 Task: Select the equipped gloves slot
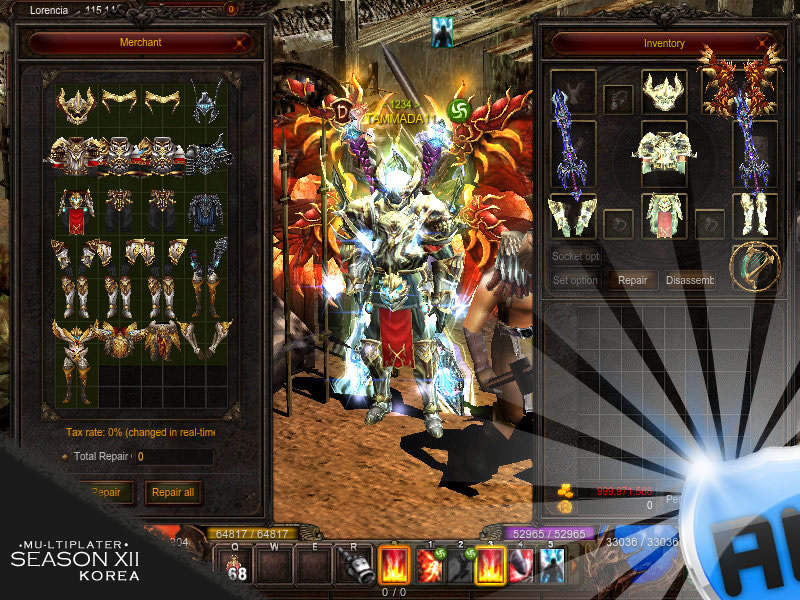573,215
